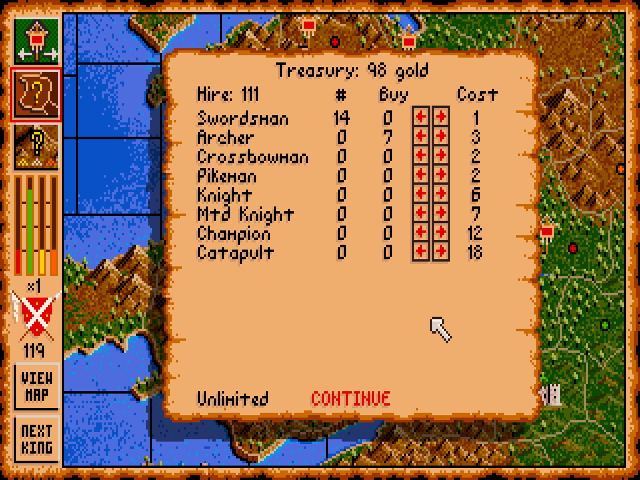Purchase a Catapult with the right arrow
The width and height of the screenshot is (640, 480).
coord(440,252)
